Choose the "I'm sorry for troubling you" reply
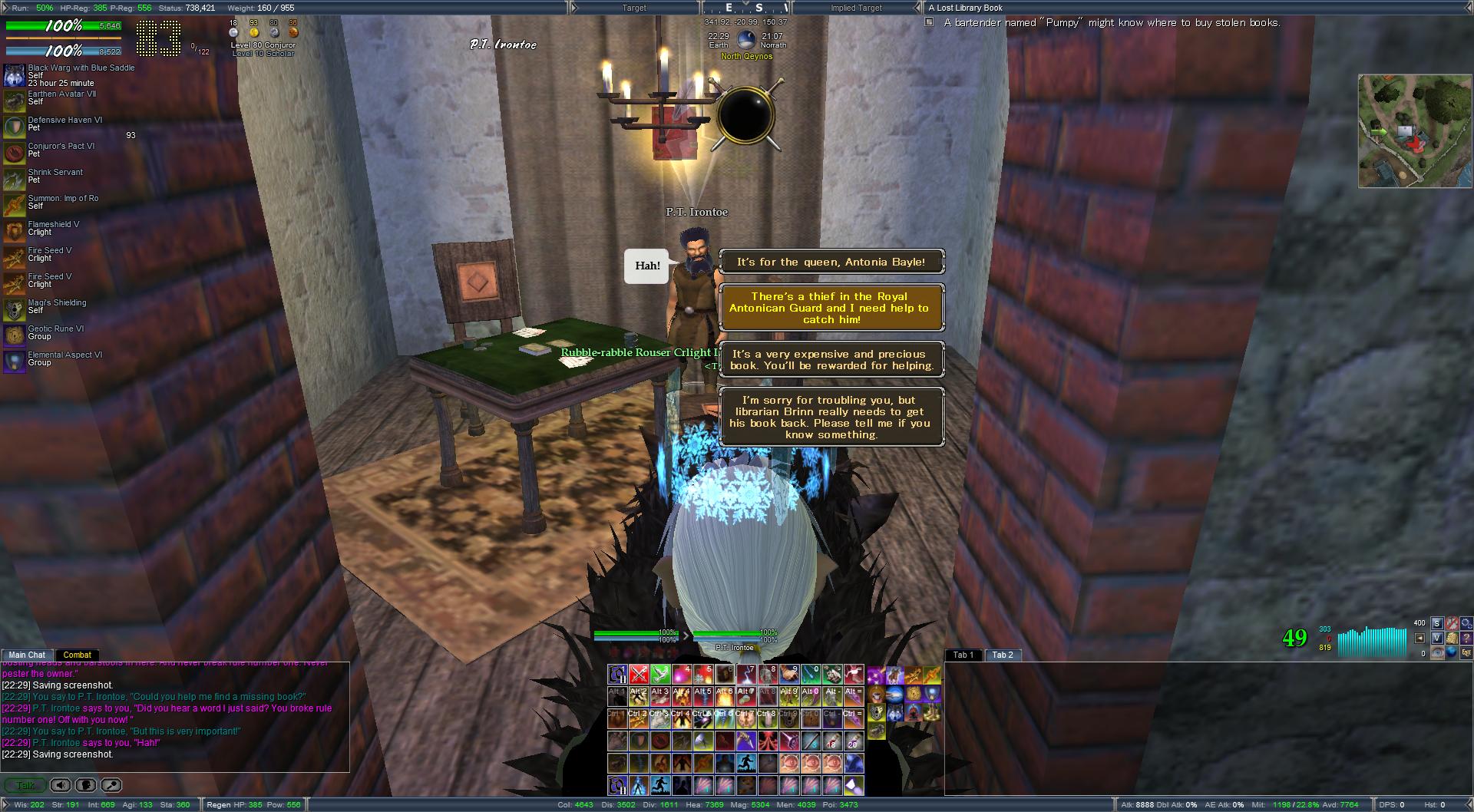1474x812 pixels. click(x=831, y=417)
